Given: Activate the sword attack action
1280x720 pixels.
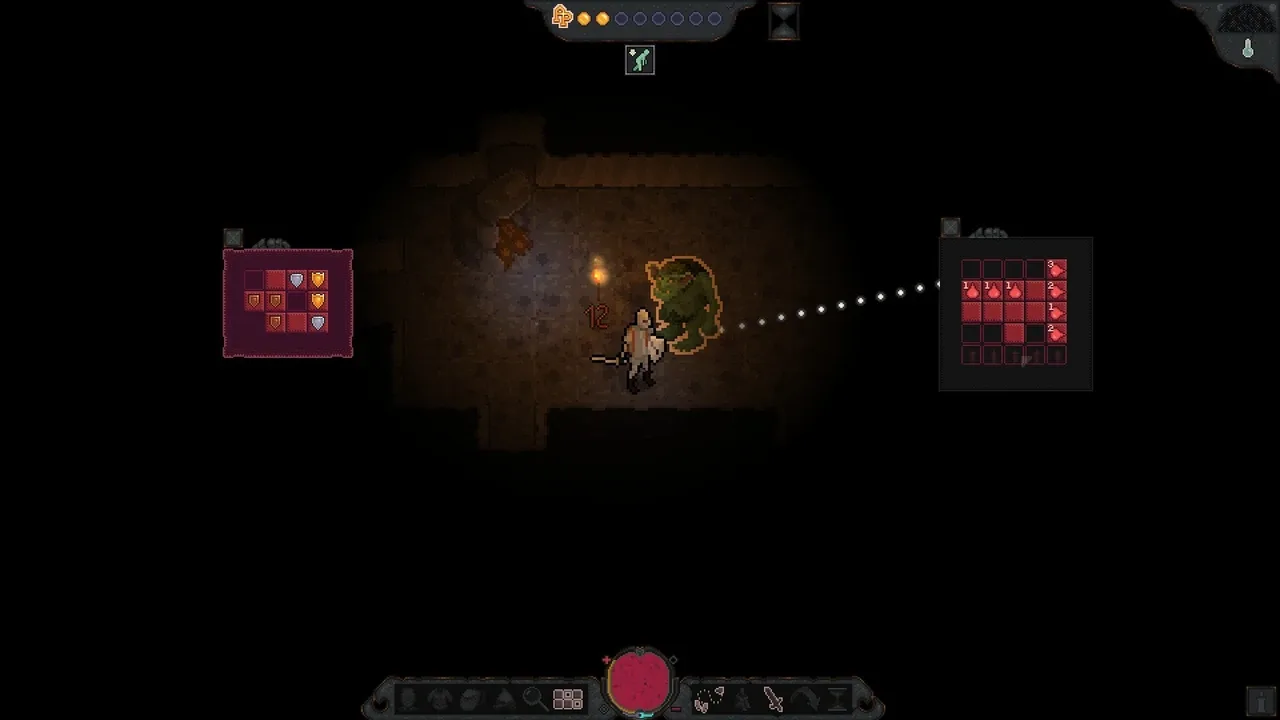Looking at the screenshot, I should click(773, 699).
